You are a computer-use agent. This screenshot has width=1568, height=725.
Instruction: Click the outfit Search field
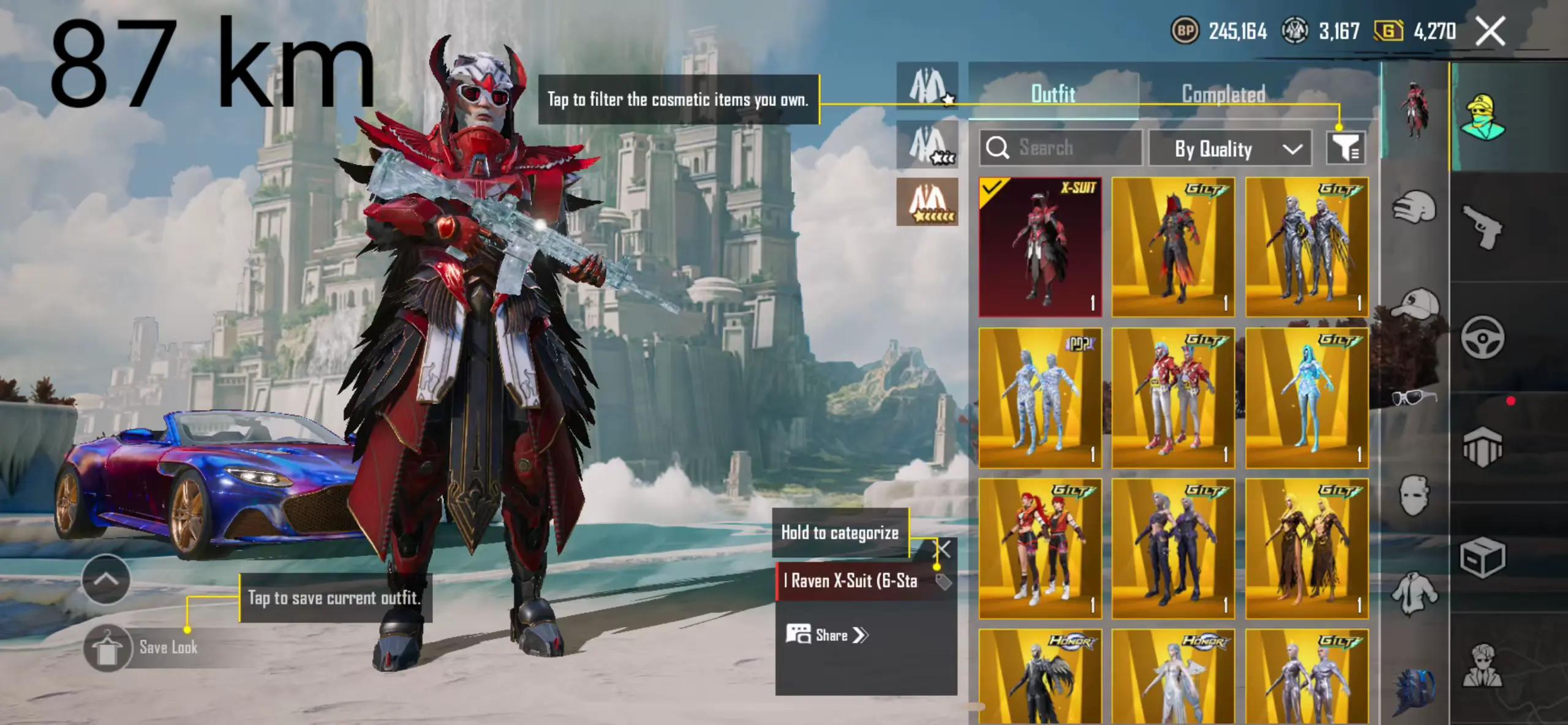(x=1061, y=148)
